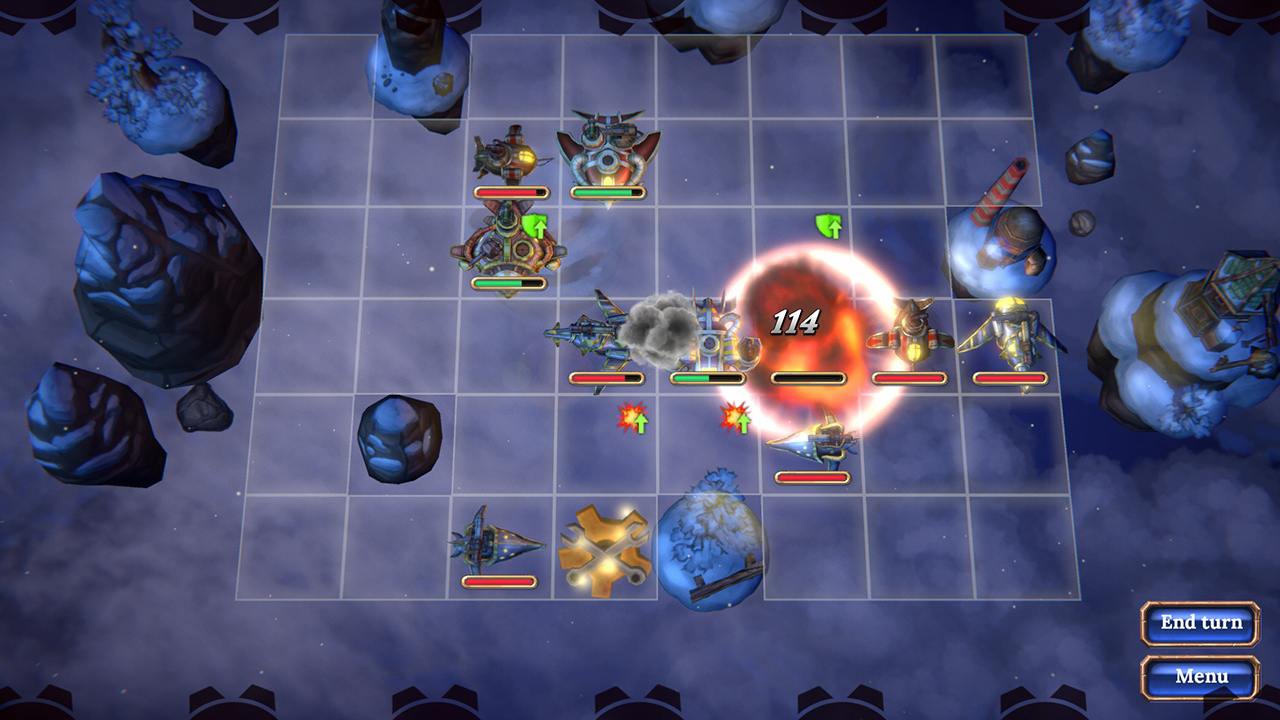Click the right attack buff burst icon
Image resolution: width=1280 pixels, height=720 pixels.
[733, 418]
